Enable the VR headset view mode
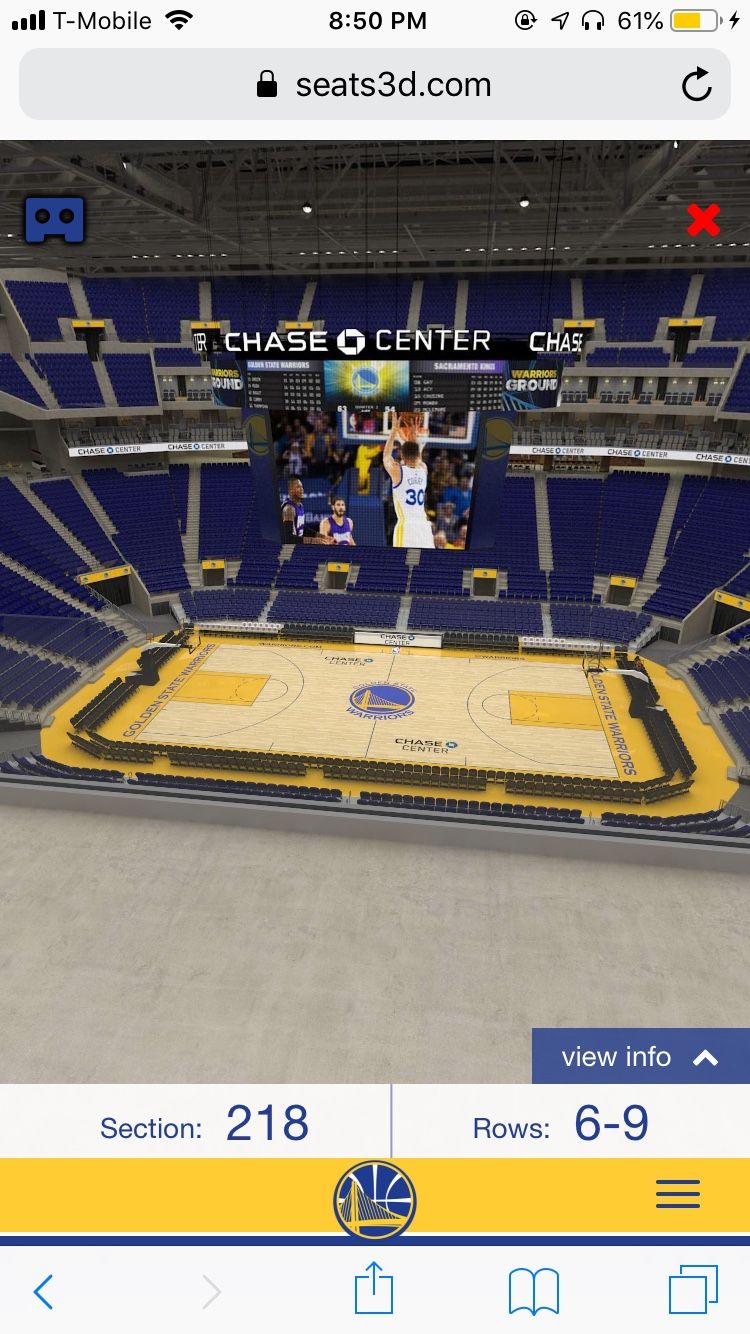This screenshot has height=1334, width=750. click(x=54, y=219)
